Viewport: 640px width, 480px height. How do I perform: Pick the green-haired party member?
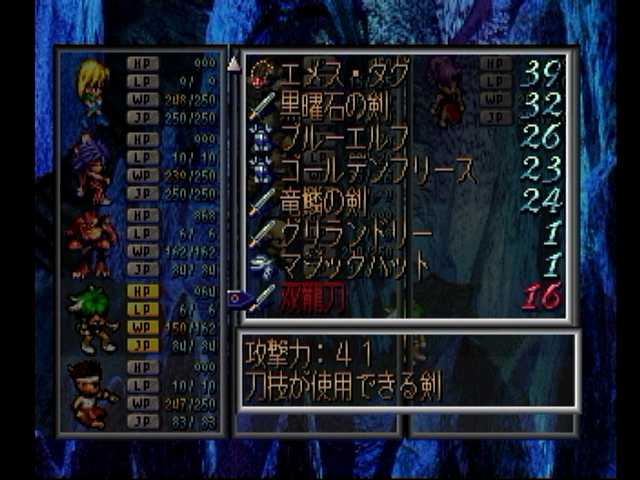[92, 318]
